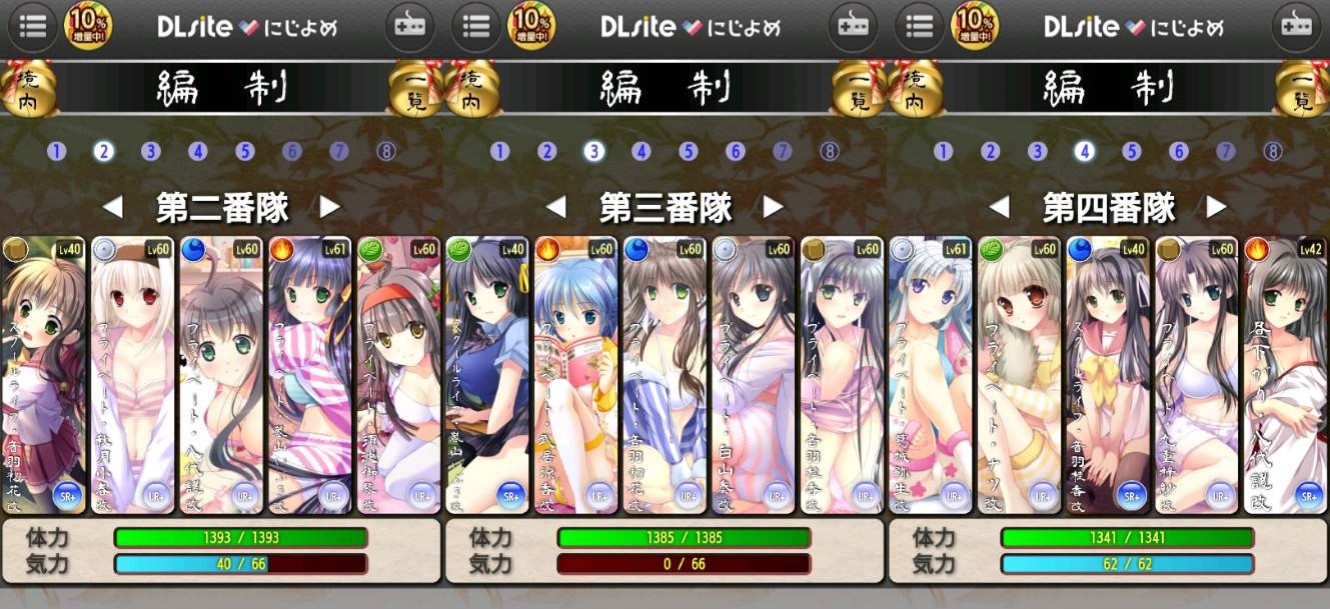Select squad dot 1 in the 第三番隊 panel
The width and height of the screenshot is (1330, 609).
click(500, 152)
